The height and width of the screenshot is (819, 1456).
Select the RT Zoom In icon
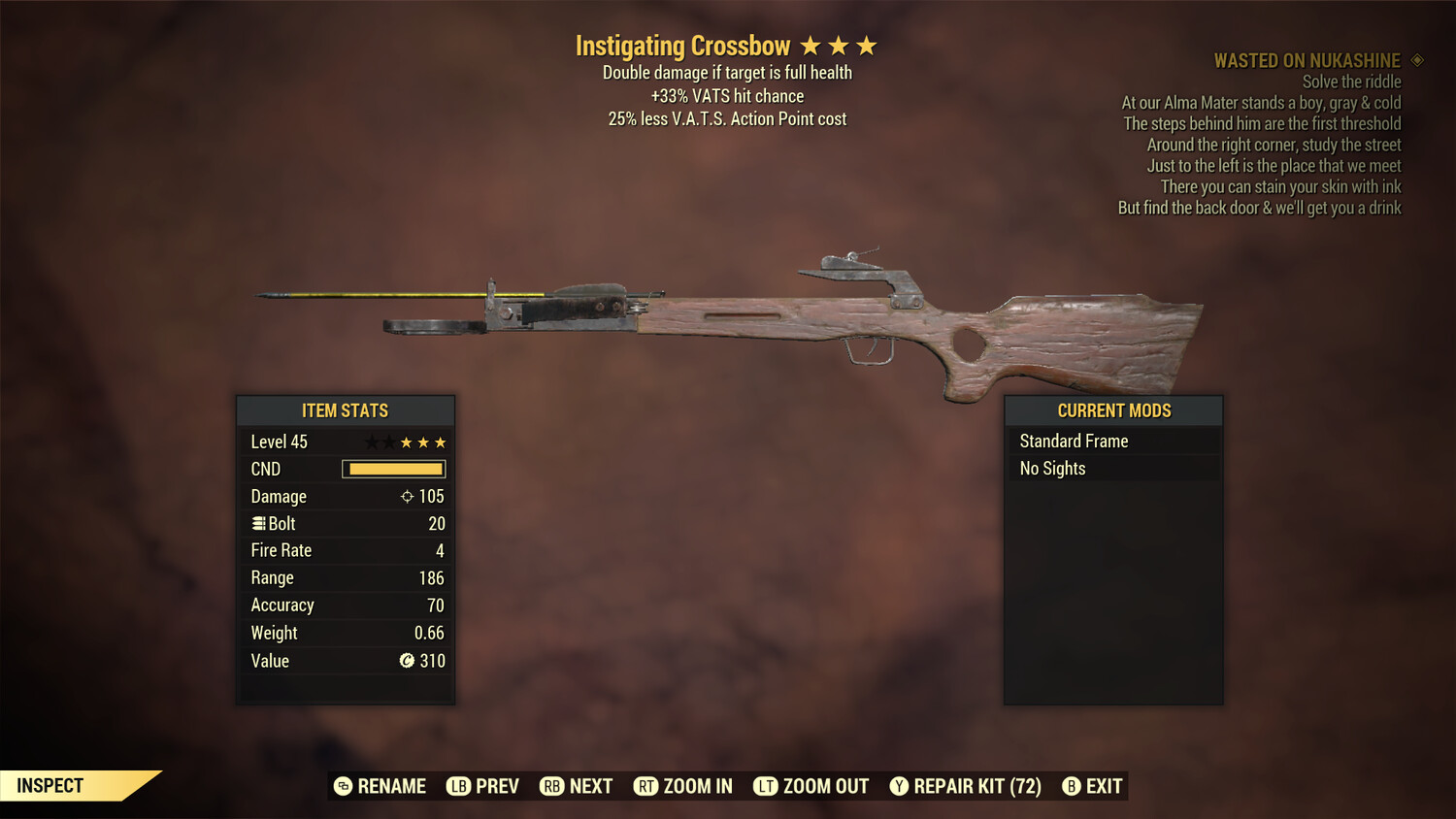point(645,786)
